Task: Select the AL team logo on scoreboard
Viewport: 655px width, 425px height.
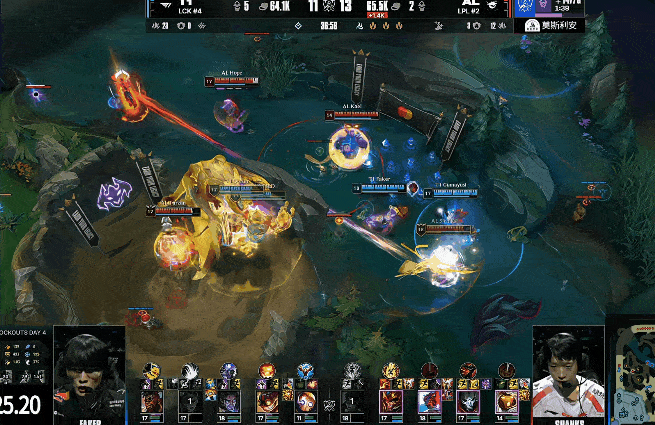Action: (x=487, y=5)
